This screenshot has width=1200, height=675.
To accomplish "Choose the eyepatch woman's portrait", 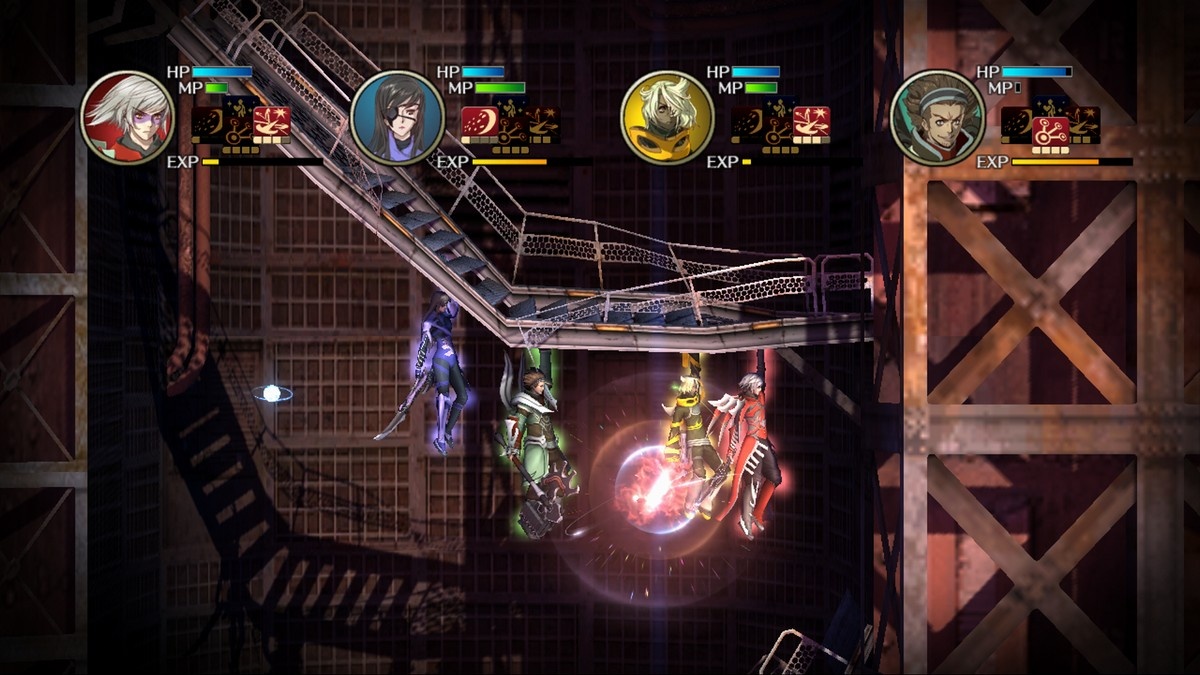I will pos(397,117).
